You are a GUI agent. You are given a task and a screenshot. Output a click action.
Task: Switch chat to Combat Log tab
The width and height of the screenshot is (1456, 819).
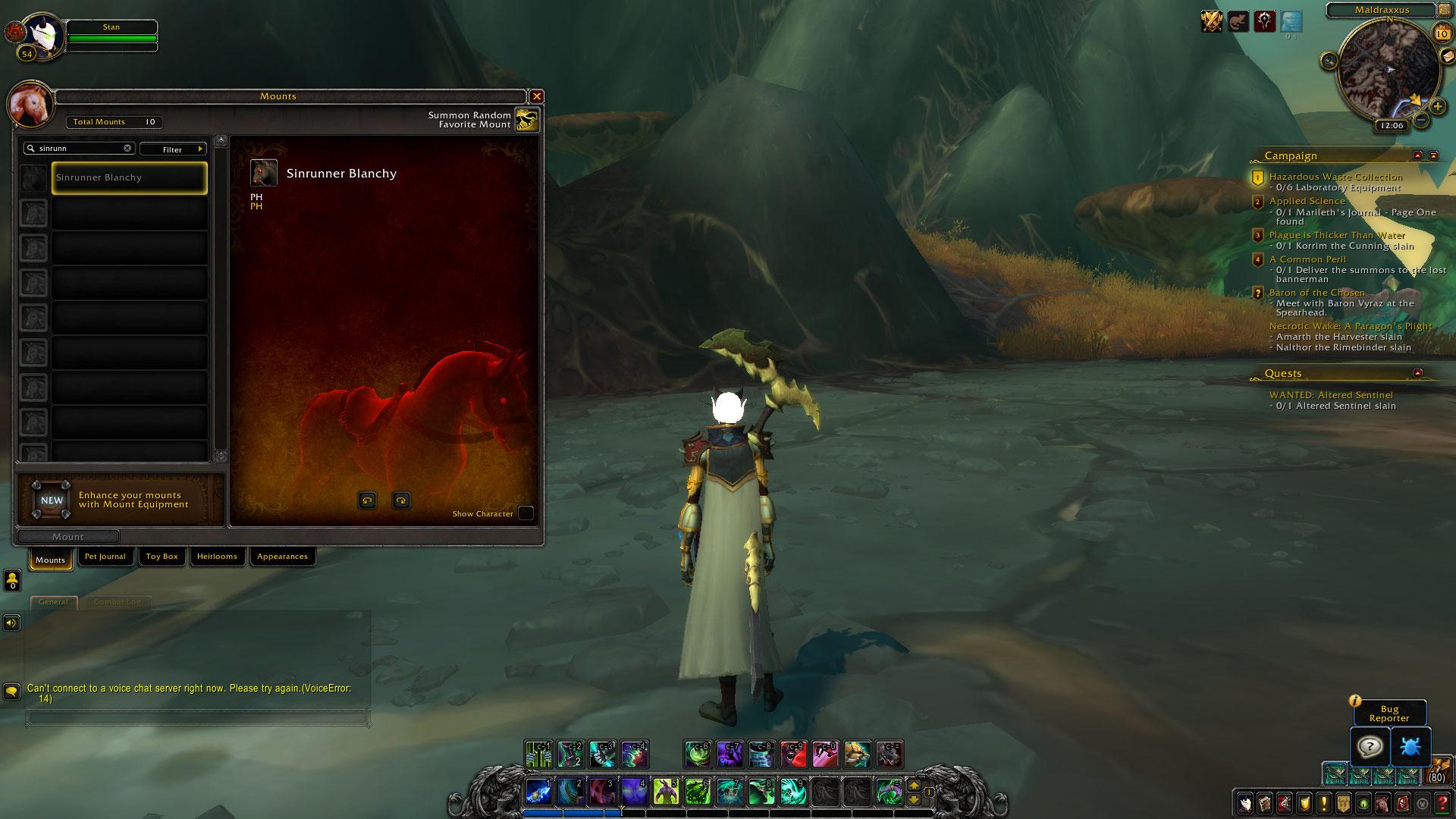pos(117,602)
